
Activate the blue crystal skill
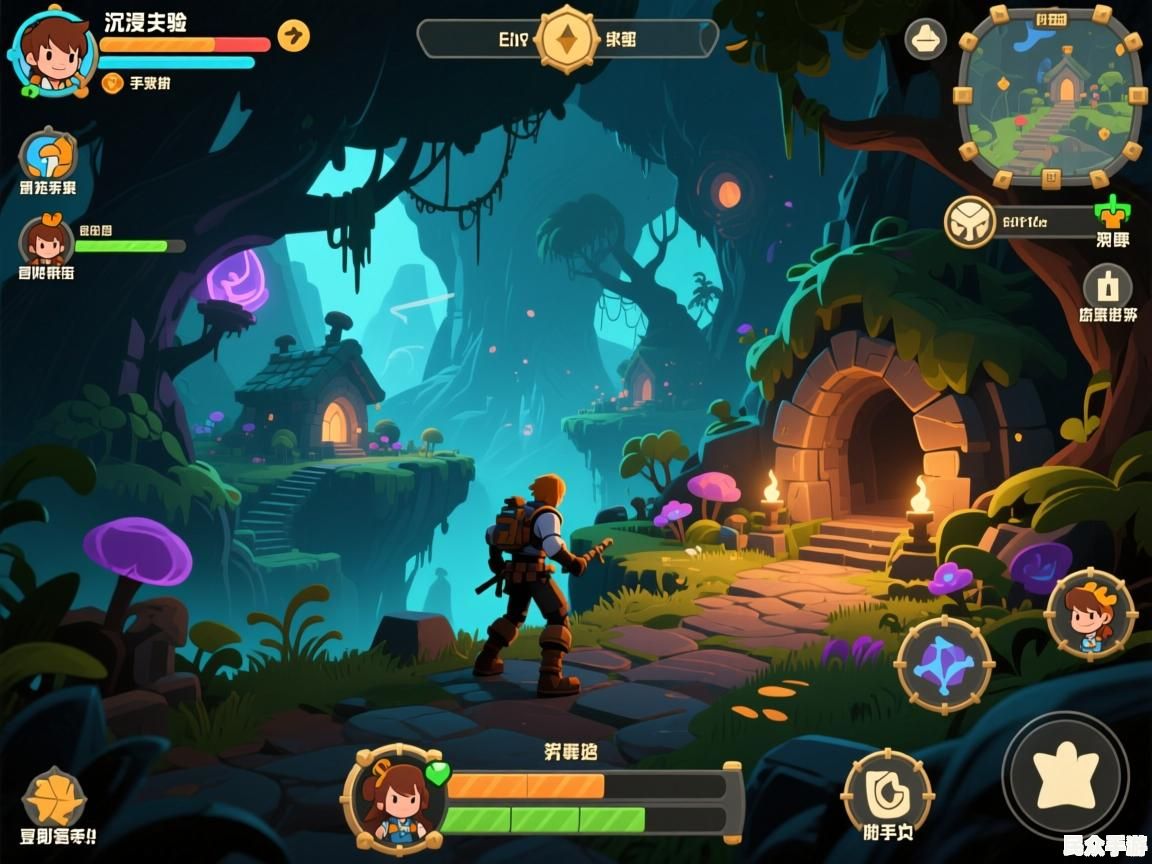(943, 665)
